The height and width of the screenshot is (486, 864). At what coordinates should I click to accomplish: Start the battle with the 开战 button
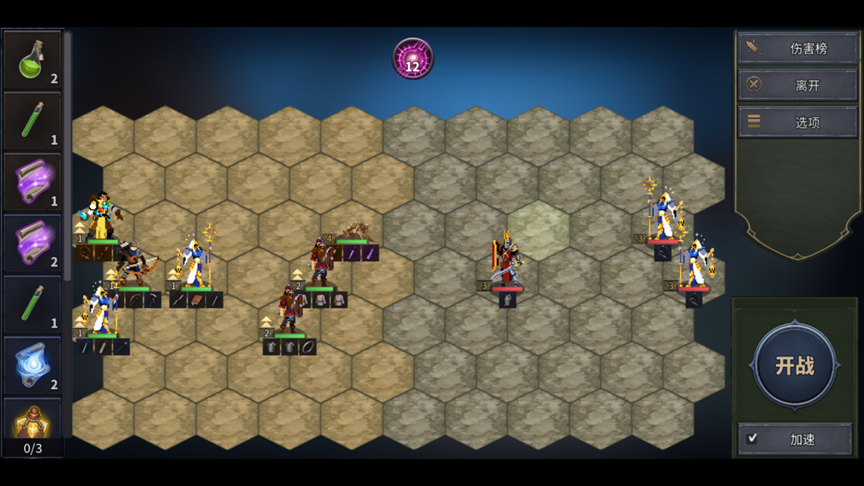(x=795, y=365)
